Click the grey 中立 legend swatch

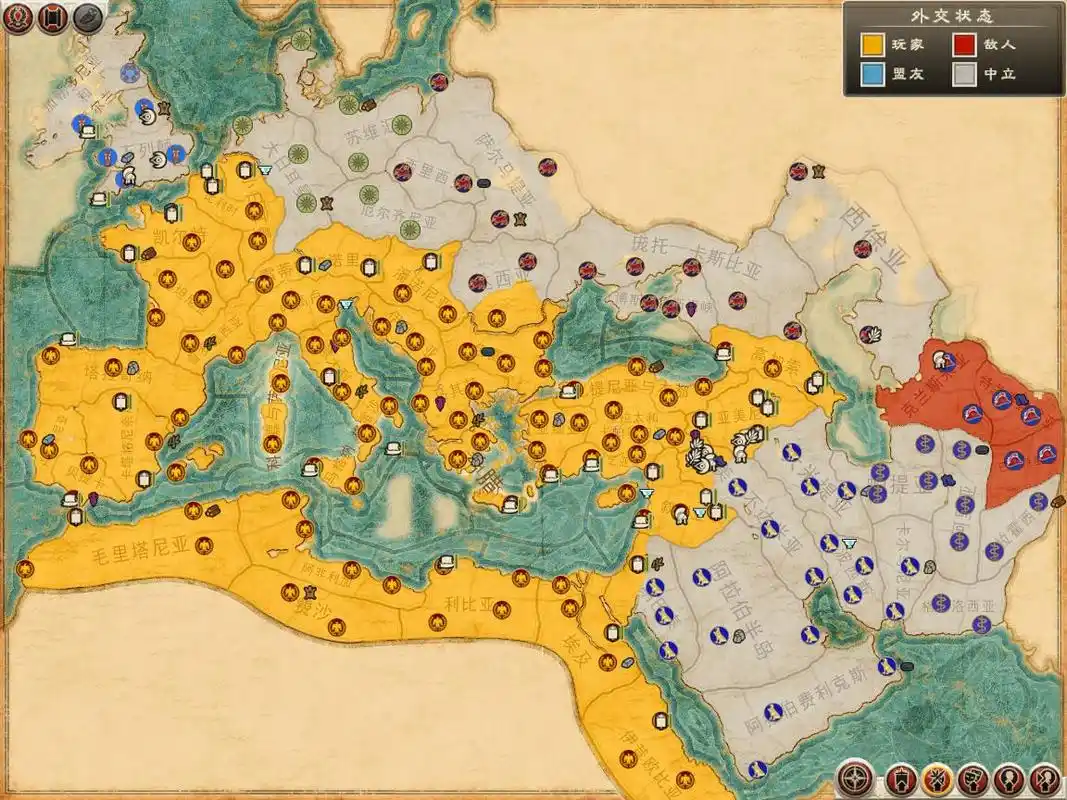(964, 75)
